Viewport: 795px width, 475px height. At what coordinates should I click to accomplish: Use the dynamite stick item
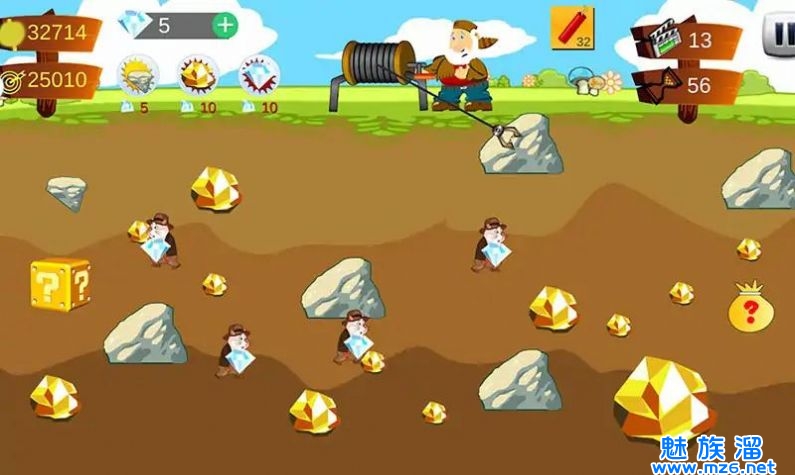click(x=572, y=28)
